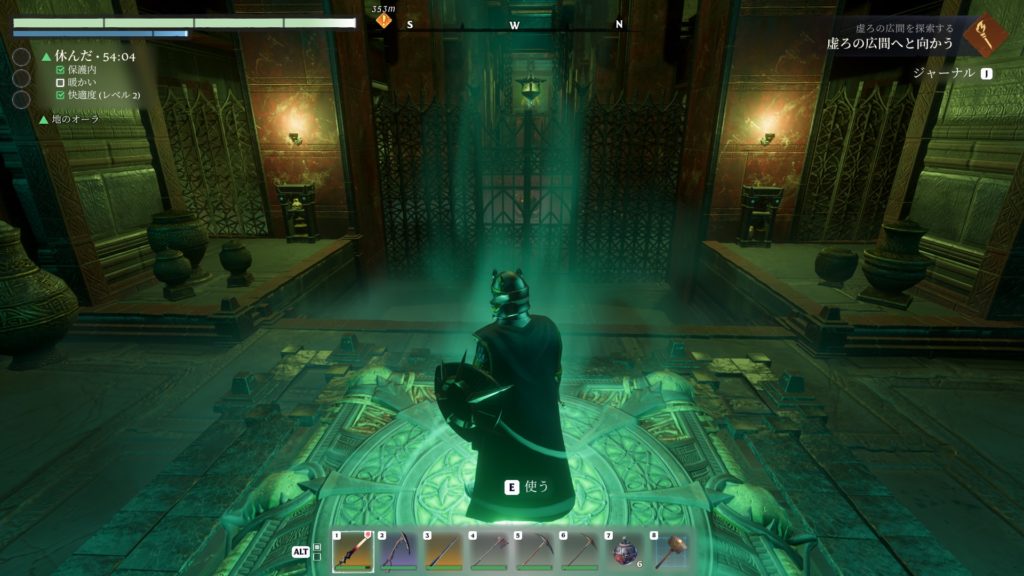Choose the bomb stack in slot 7
Screen dimensions: 1024x576
[x=625, y=551]
